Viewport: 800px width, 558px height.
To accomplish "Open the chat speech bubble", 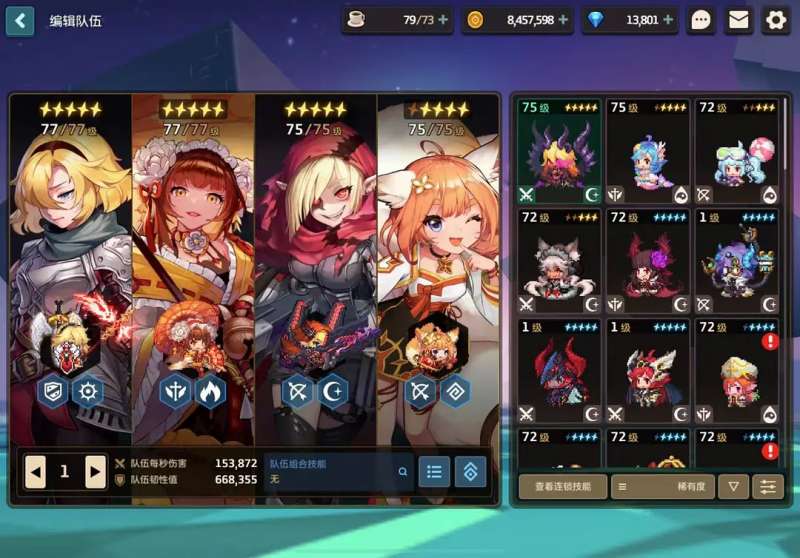I will 701,20.
